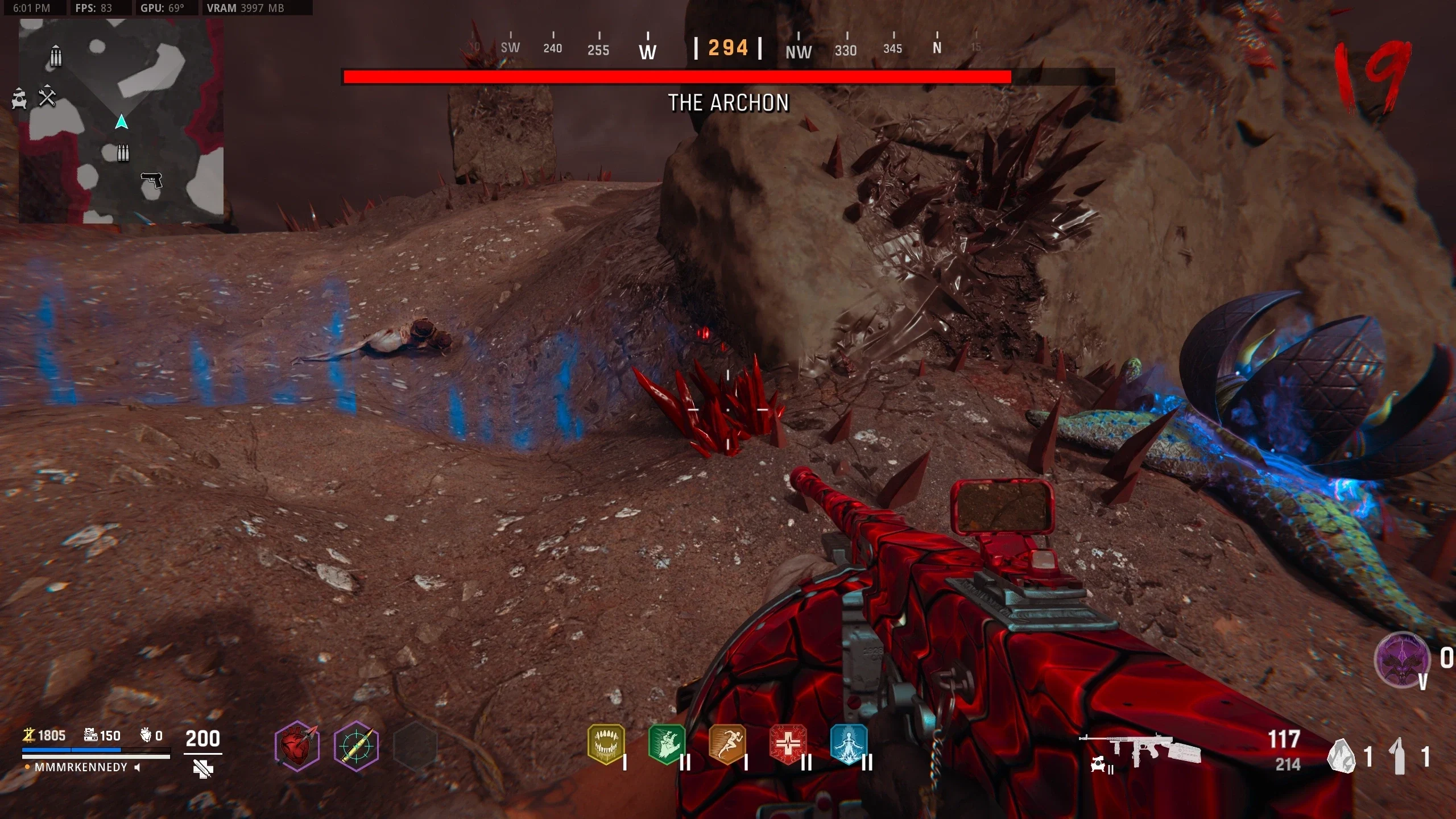Activate the purple demon artifact ability
1456x819 pixels.
coord(1402,660)
